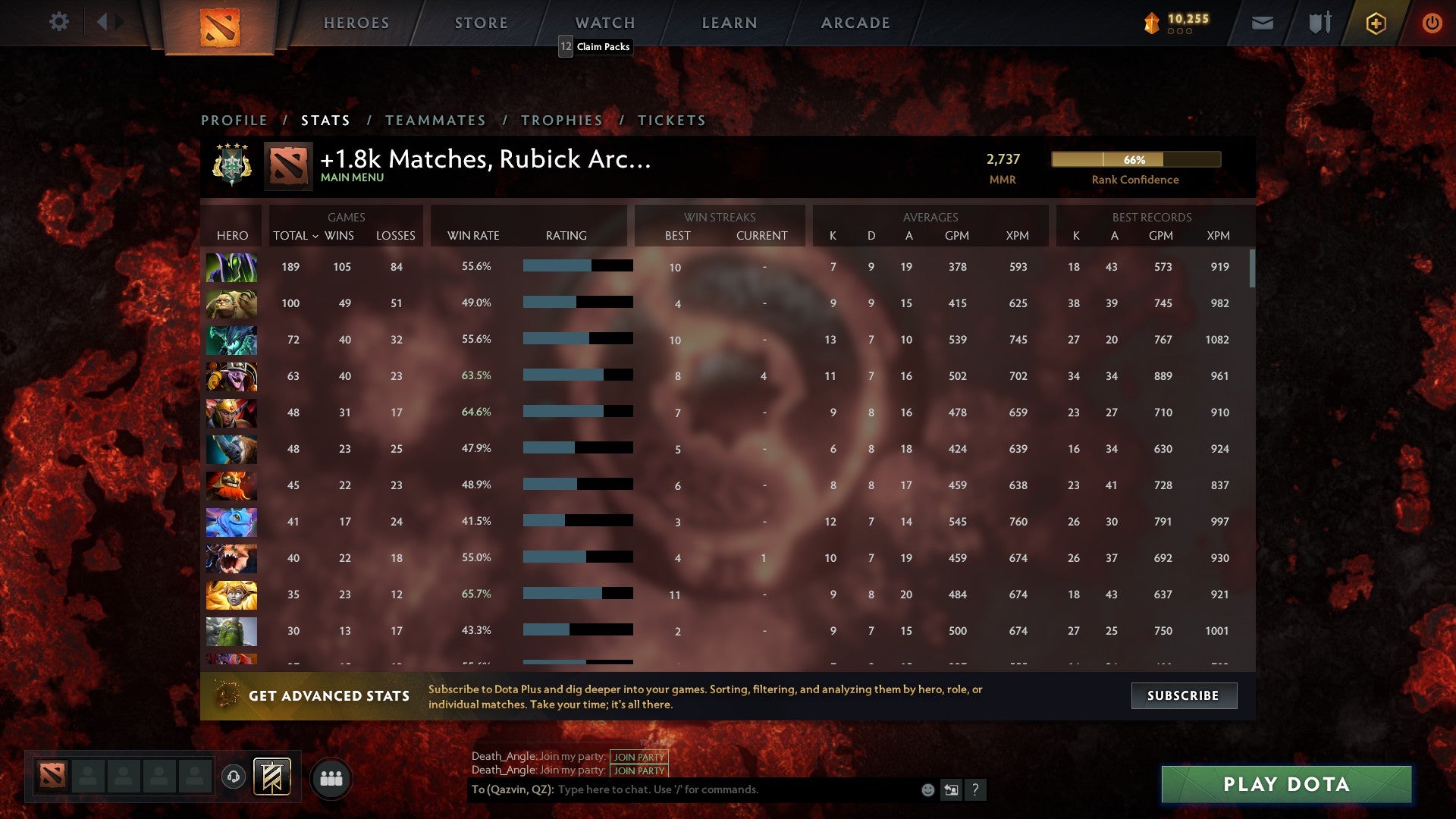
Task: Click the Claim Packs notification
Action: [595, 47]
